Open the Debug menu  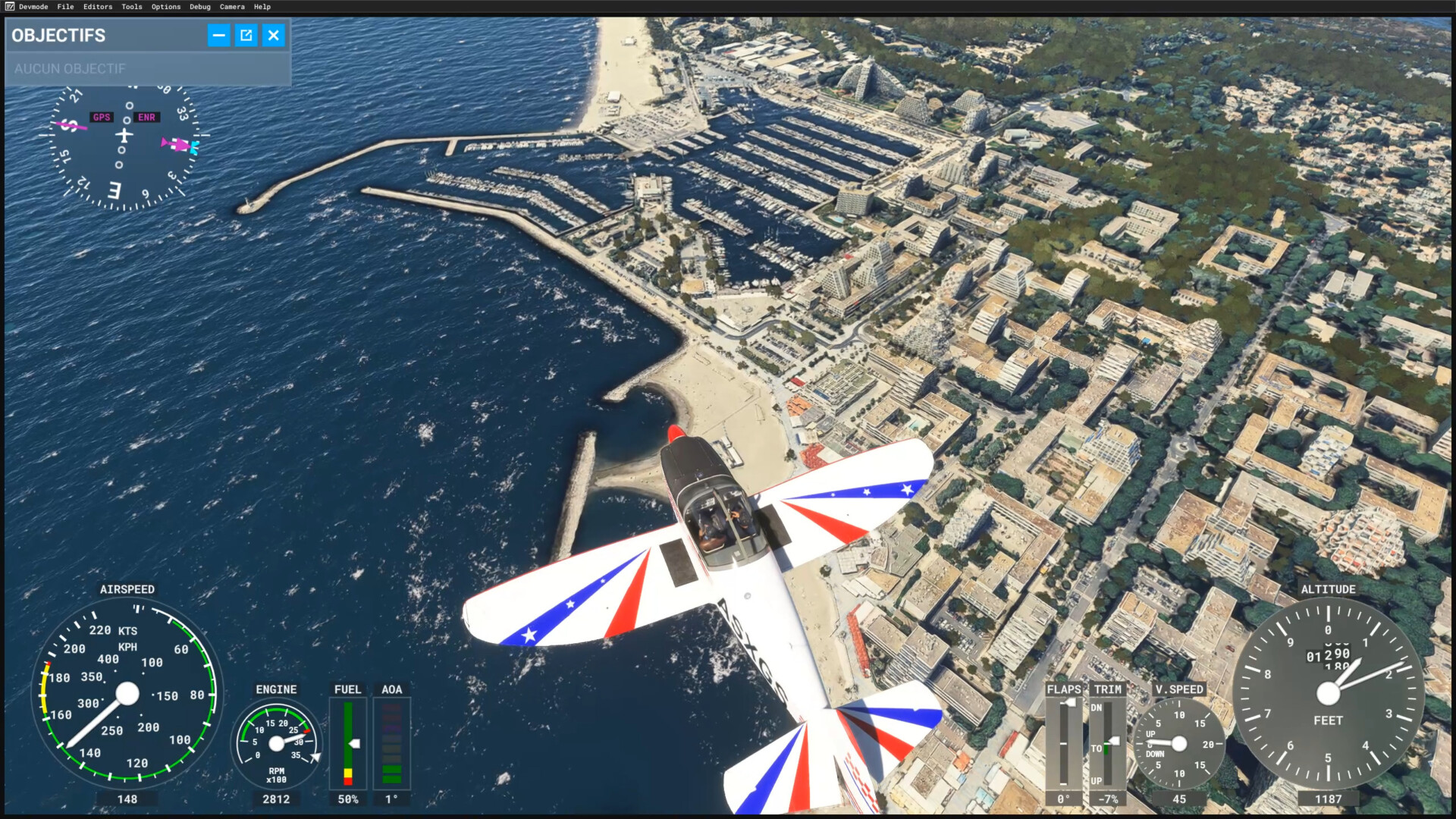[x=199, y=7]
